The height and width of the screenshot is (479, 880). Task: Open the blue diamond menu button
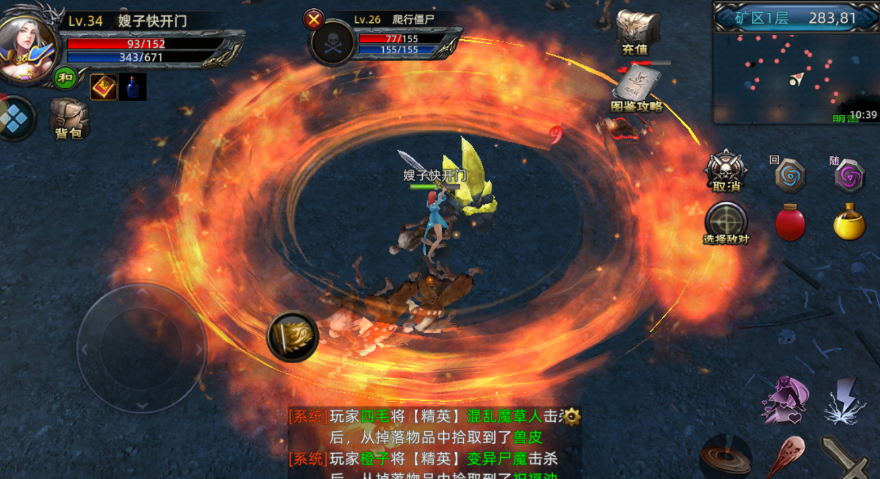[15, 116]
